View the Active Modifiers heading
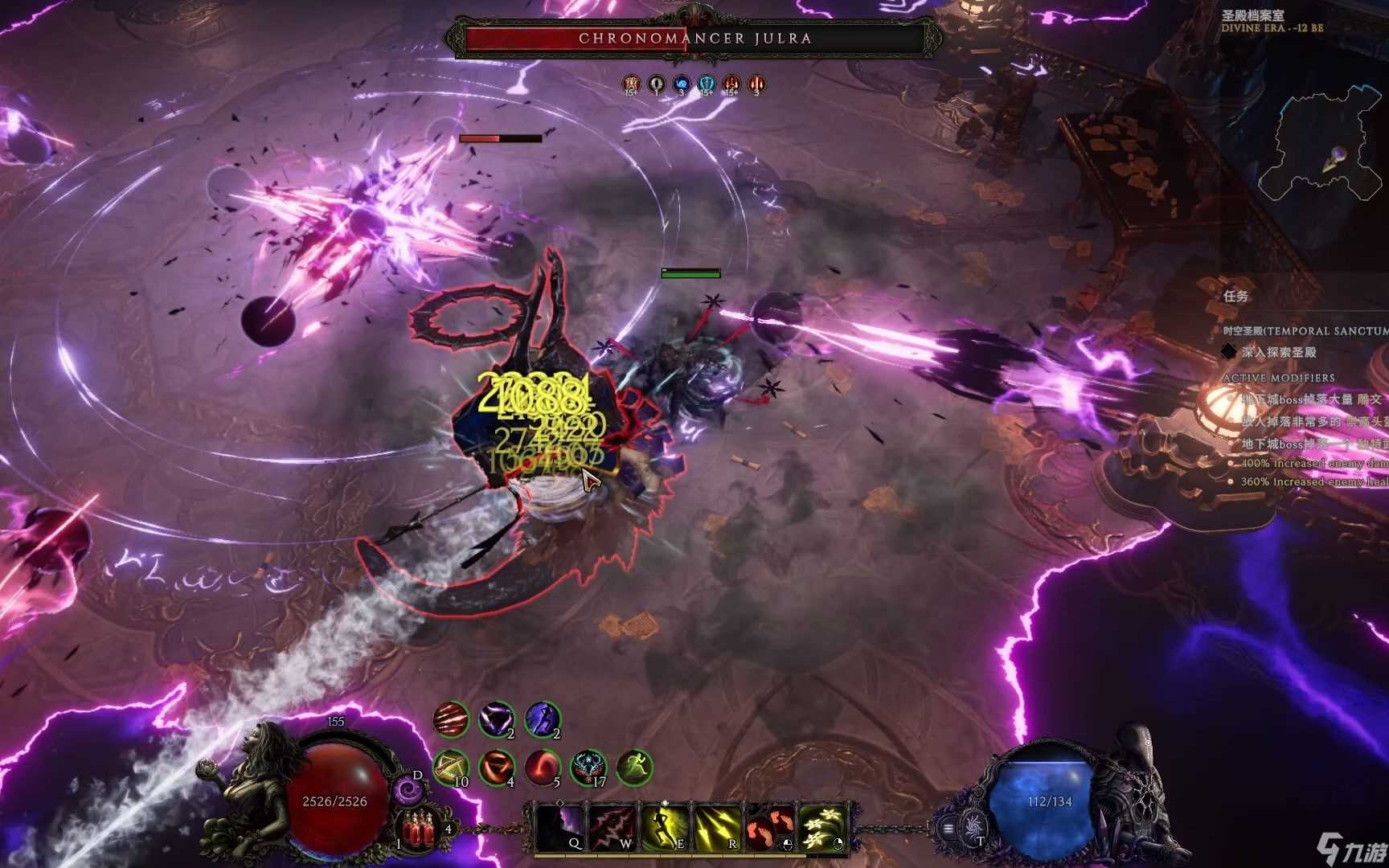The image size is (1389, 868). [x=1278, y=378]
